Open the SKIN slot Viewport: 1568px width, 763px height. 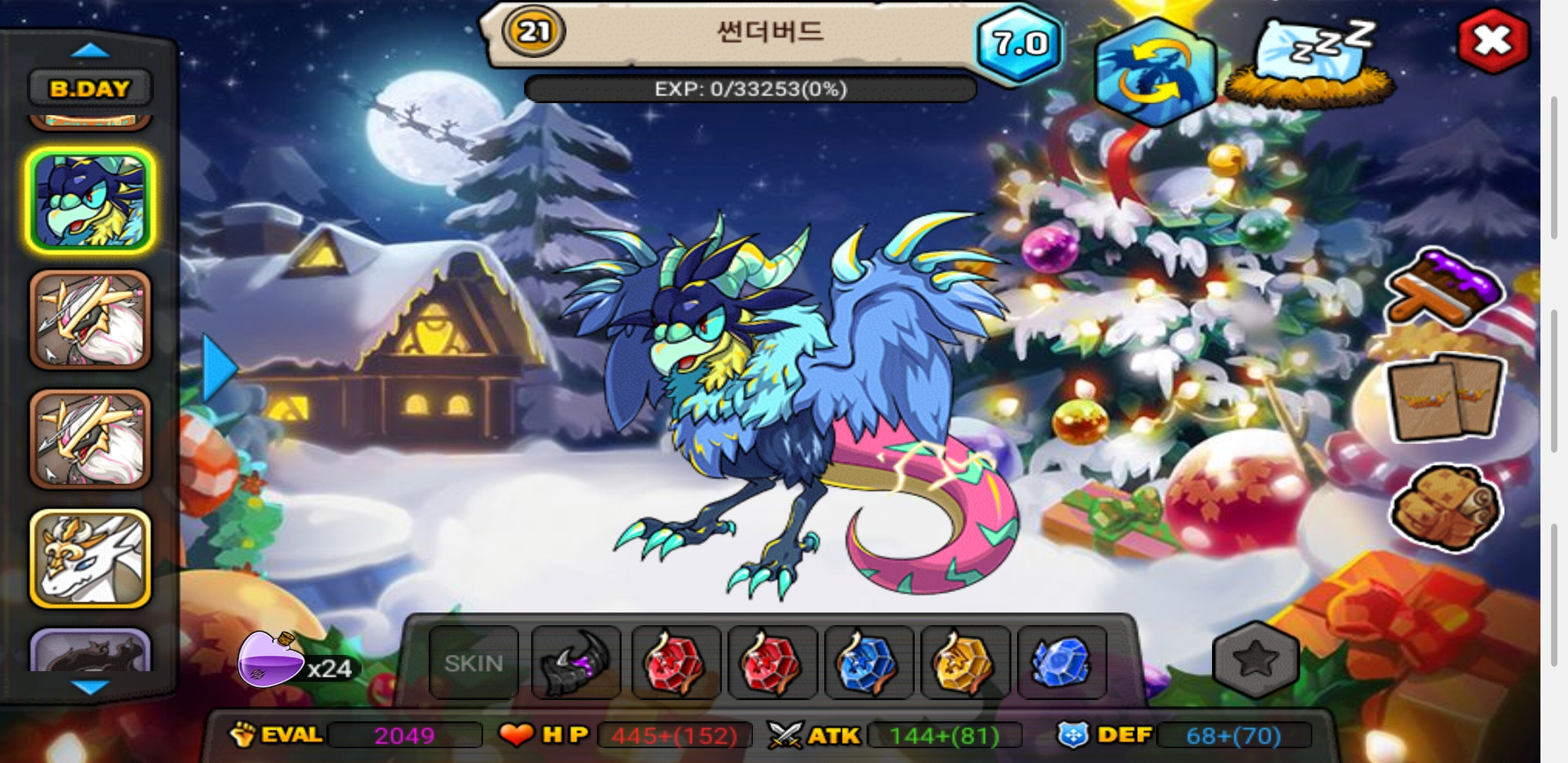point(474,663)
